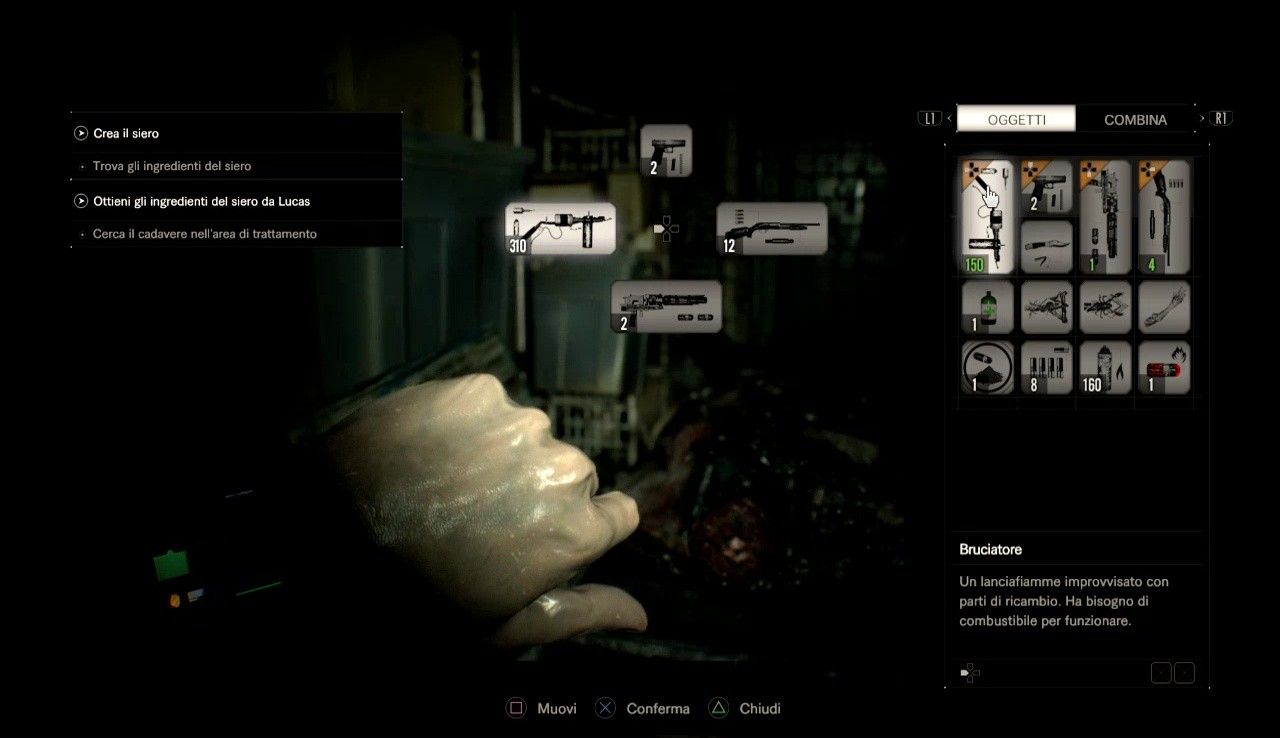This screenshot has width=1280, height=738.
Task: Select the Bruciatore flamethrower in the inventory grid
Action: [x=987, y=215]
